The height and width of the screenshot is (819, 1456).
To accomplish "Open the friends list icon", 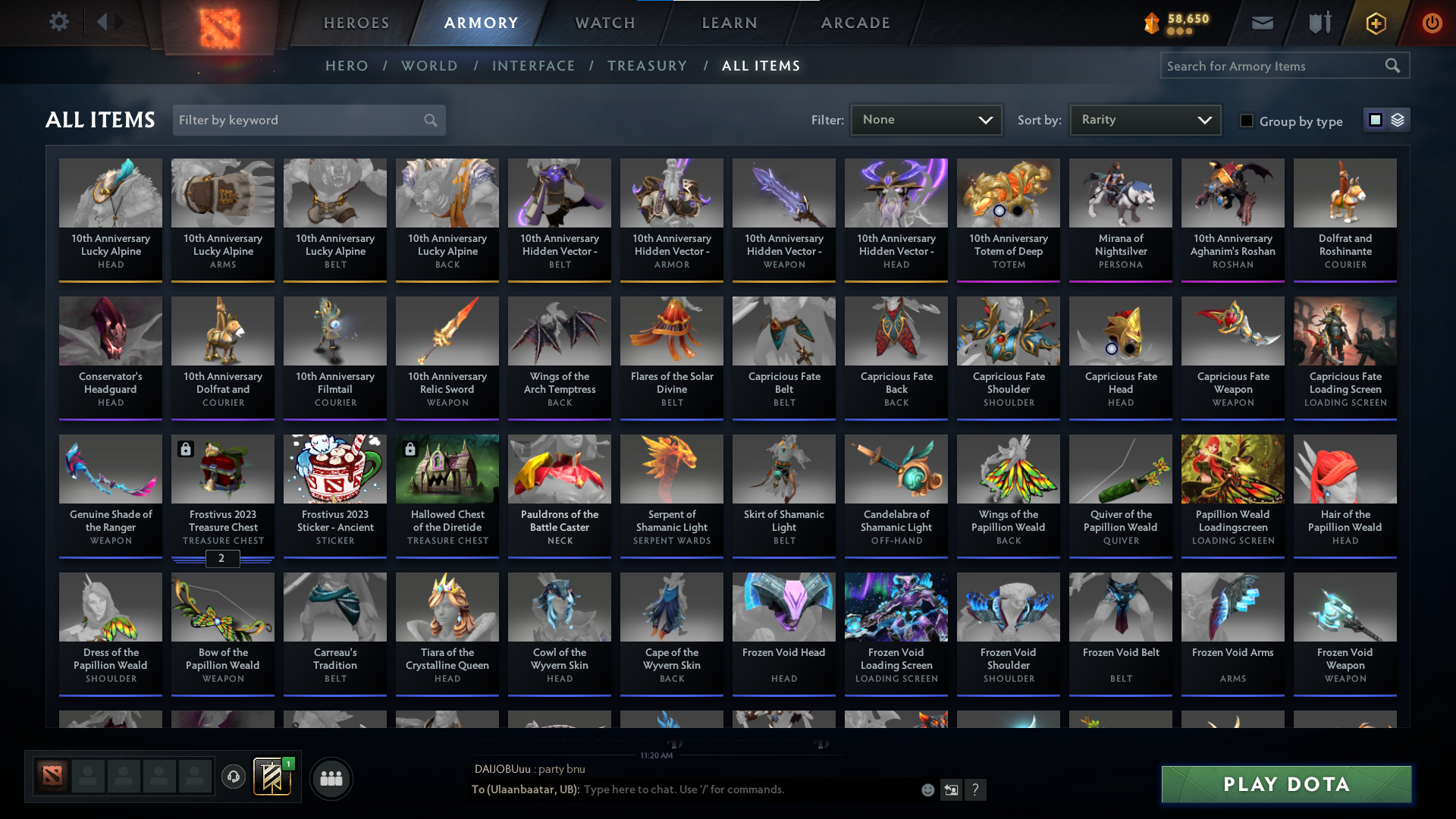I will pos(330,778).
